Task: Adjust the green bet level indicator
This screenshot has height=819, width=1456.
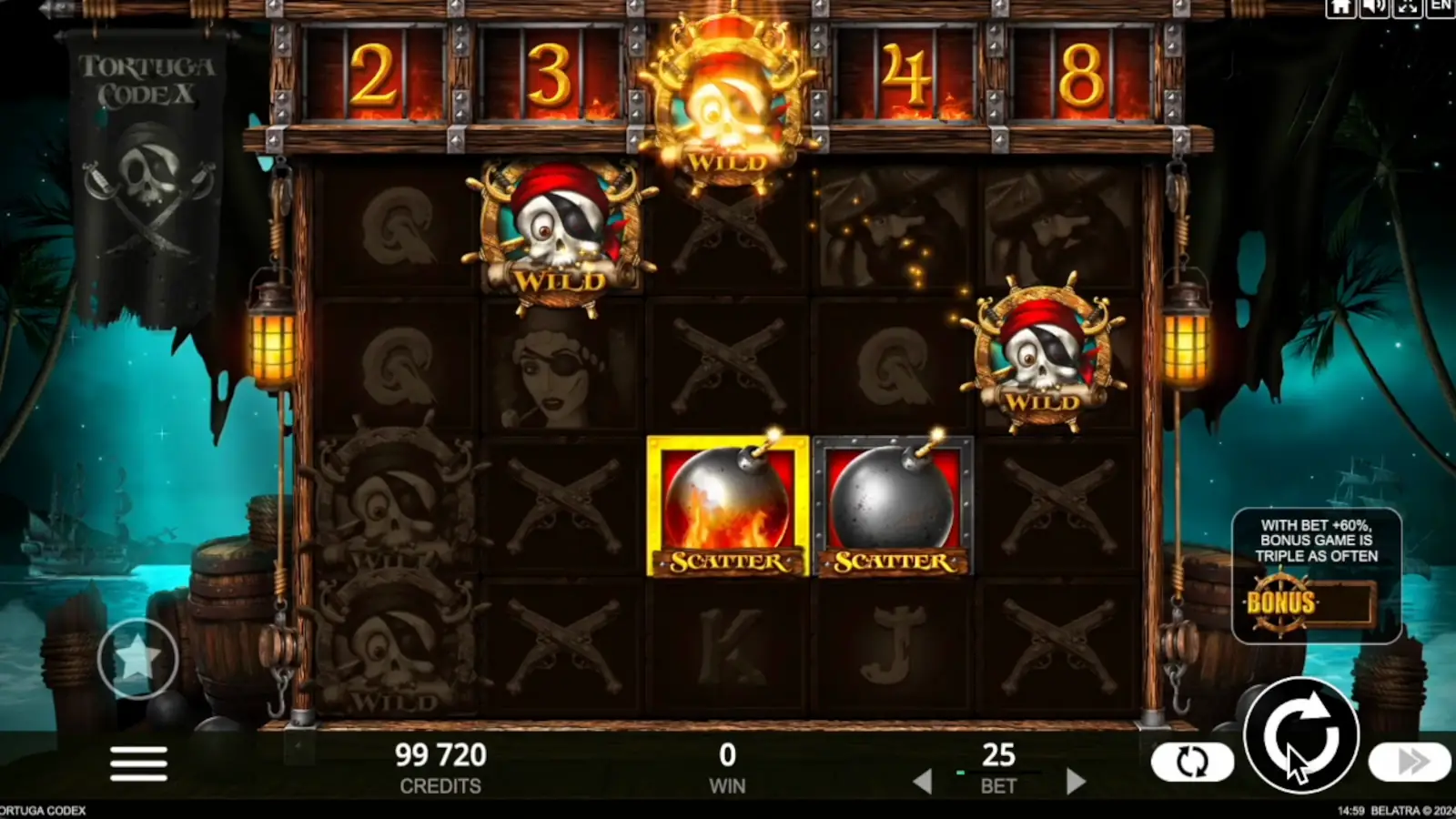Action: [960, 771]
